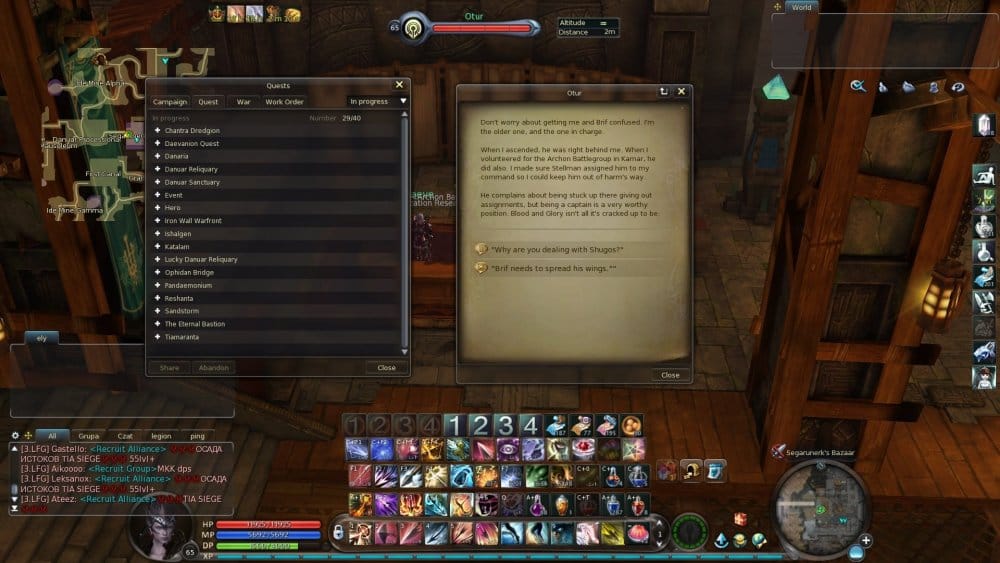The image size is (1000, 563).
Task: Open the War quest tab
Action: (243, 102)
